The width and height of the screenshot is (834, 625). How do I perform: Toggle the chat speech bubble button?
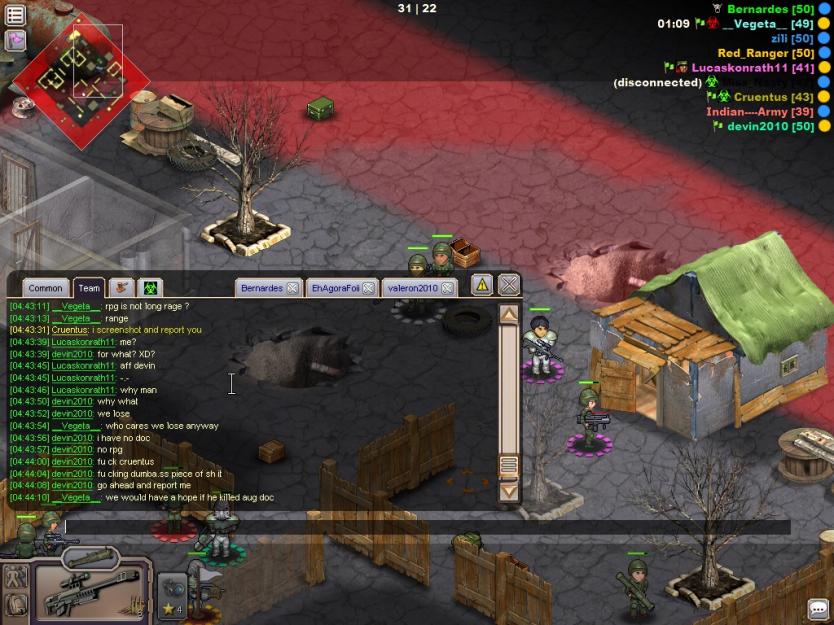click(818, 609)
